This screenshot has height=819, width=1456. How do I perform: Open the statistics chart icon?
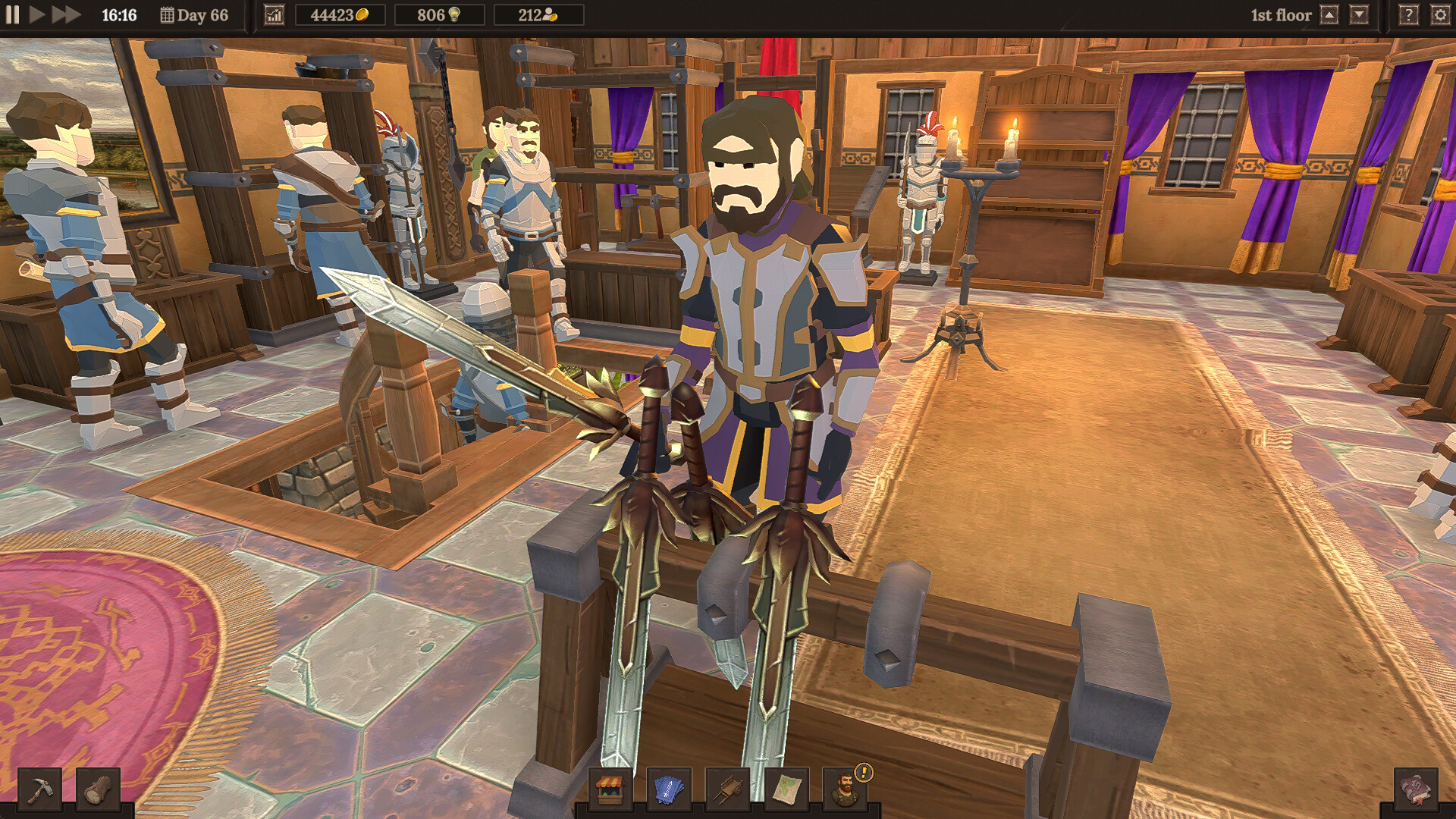(275, 14)
